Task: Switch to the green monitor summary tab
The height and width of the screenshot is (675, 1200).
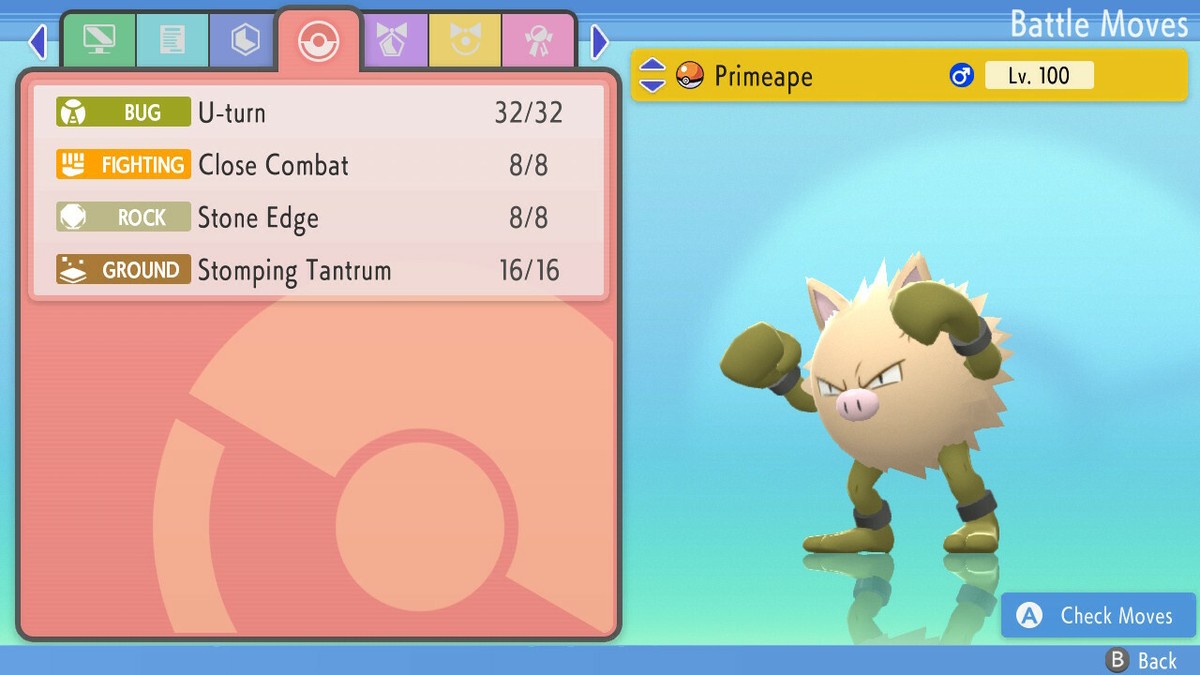Action: [x=100, y=40]
